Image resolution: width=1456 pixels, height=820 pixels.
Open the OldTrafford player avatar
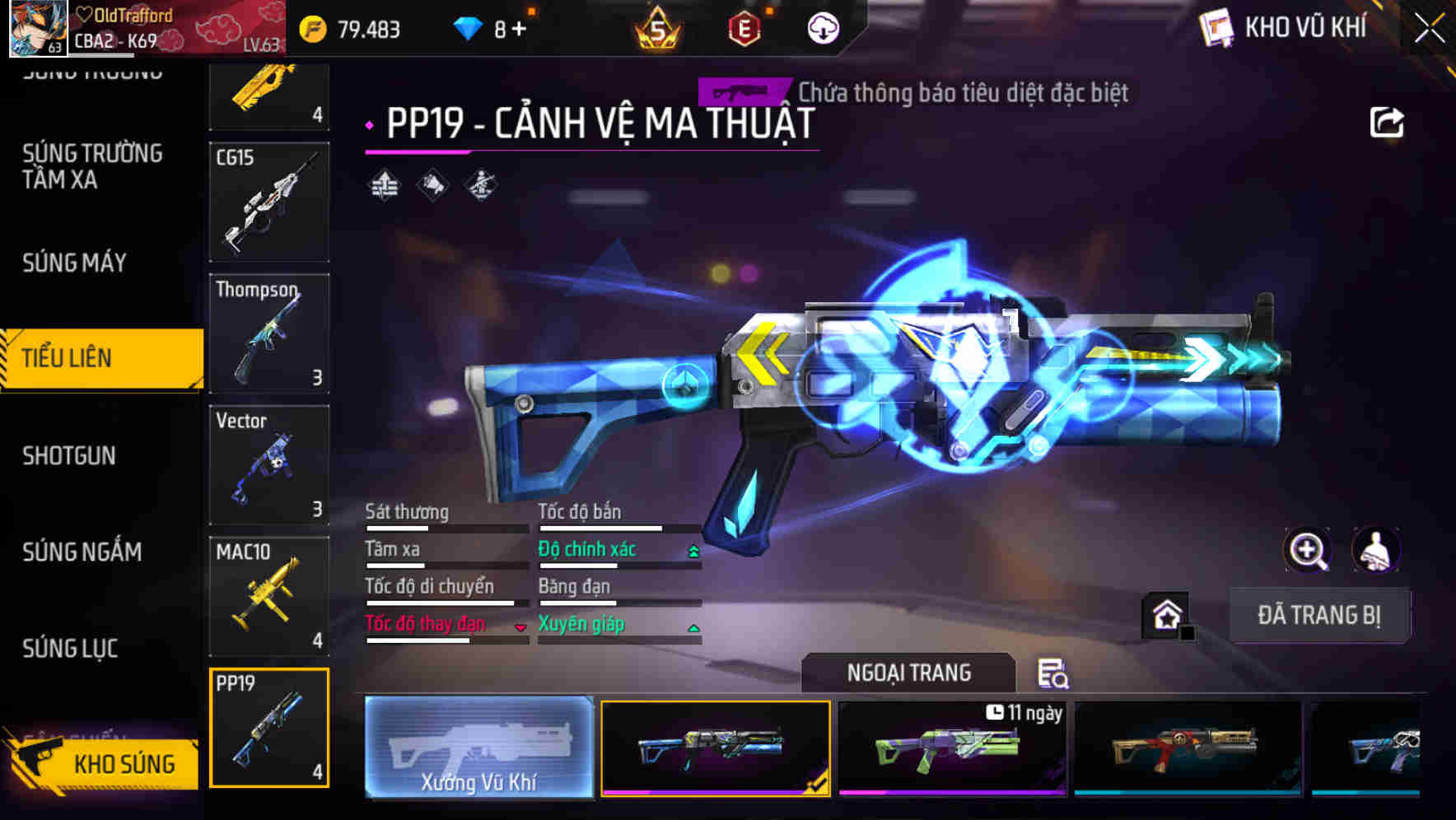pos(37,29)
